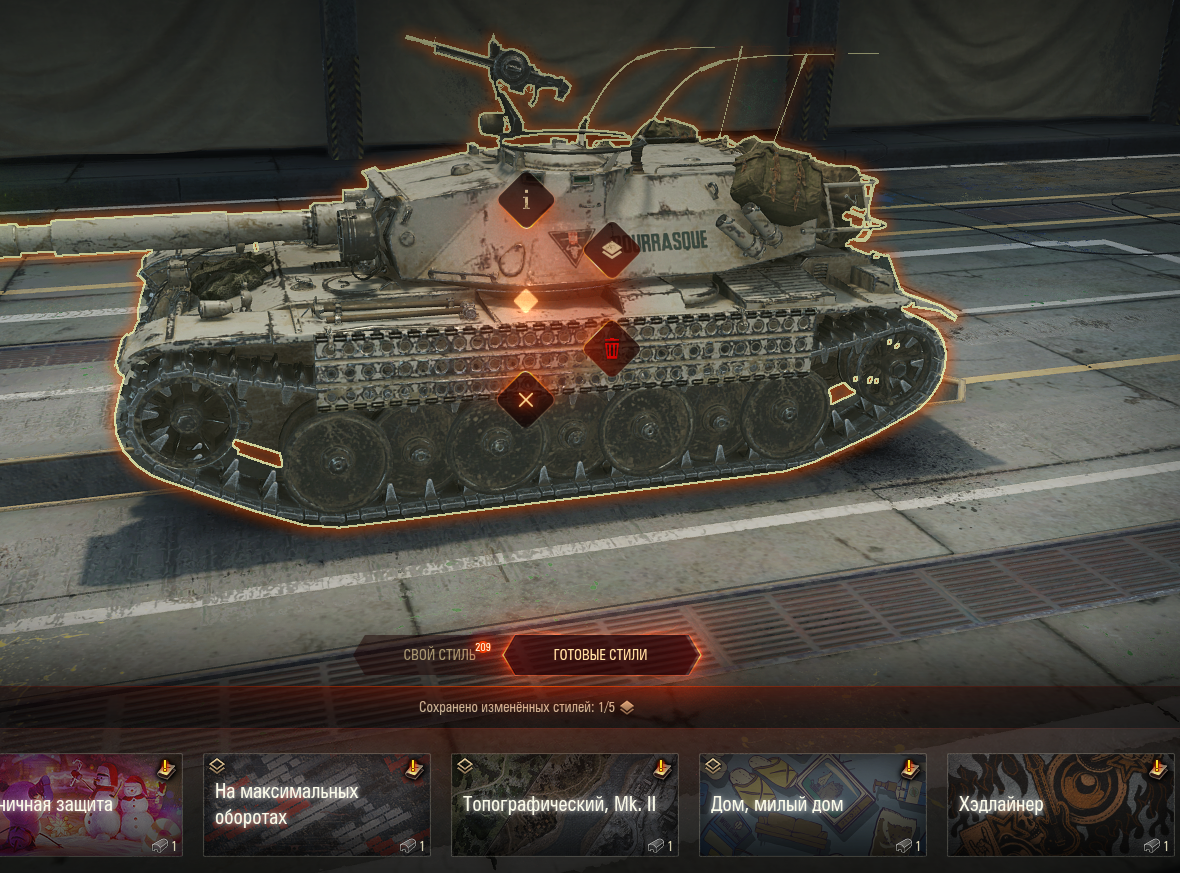This screenshot has width=1180, height=873.
Task: Choose the snowman-themed style card
Action: [90, 805]
